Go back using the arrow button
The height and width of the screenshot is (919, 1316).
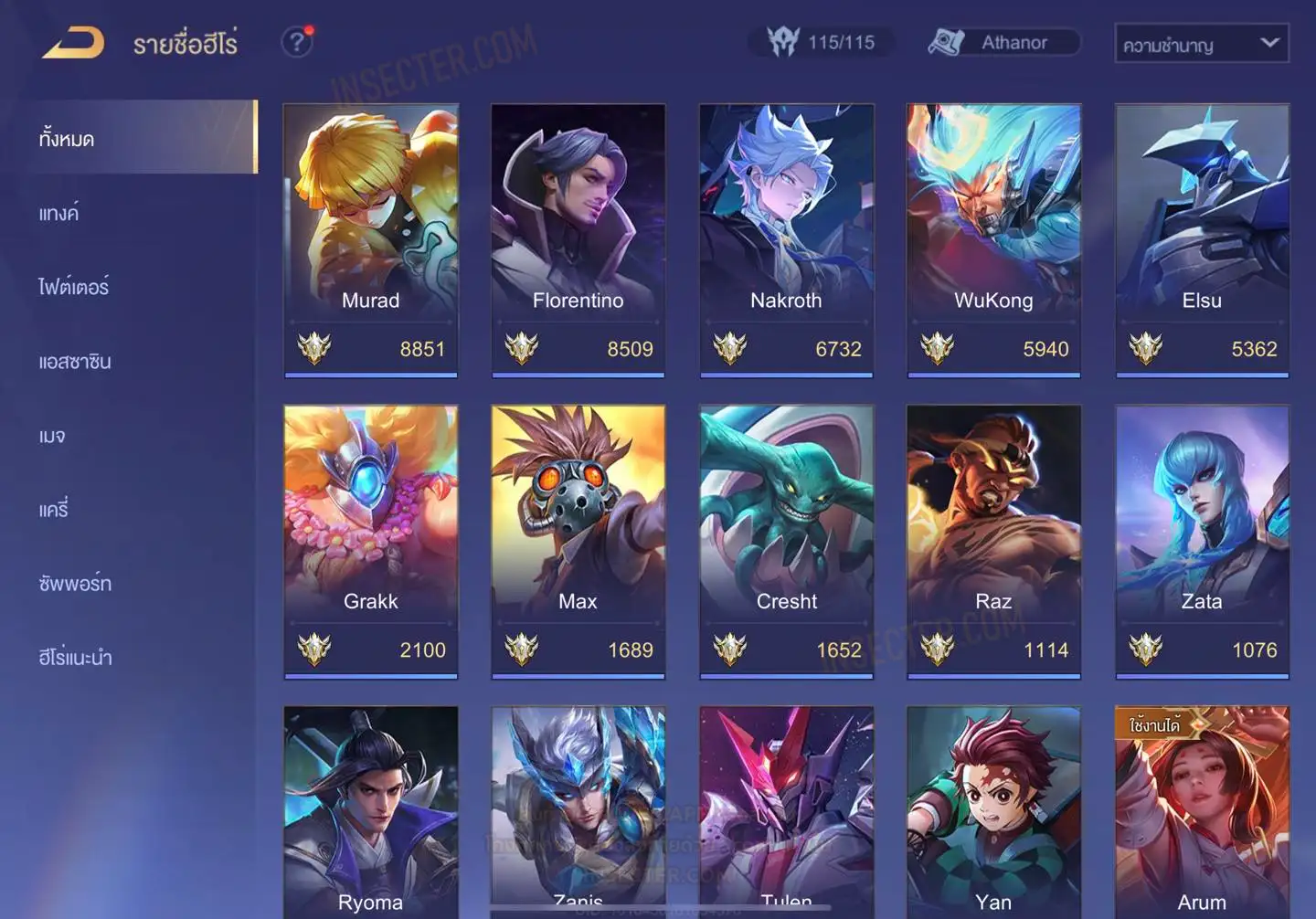74,43
